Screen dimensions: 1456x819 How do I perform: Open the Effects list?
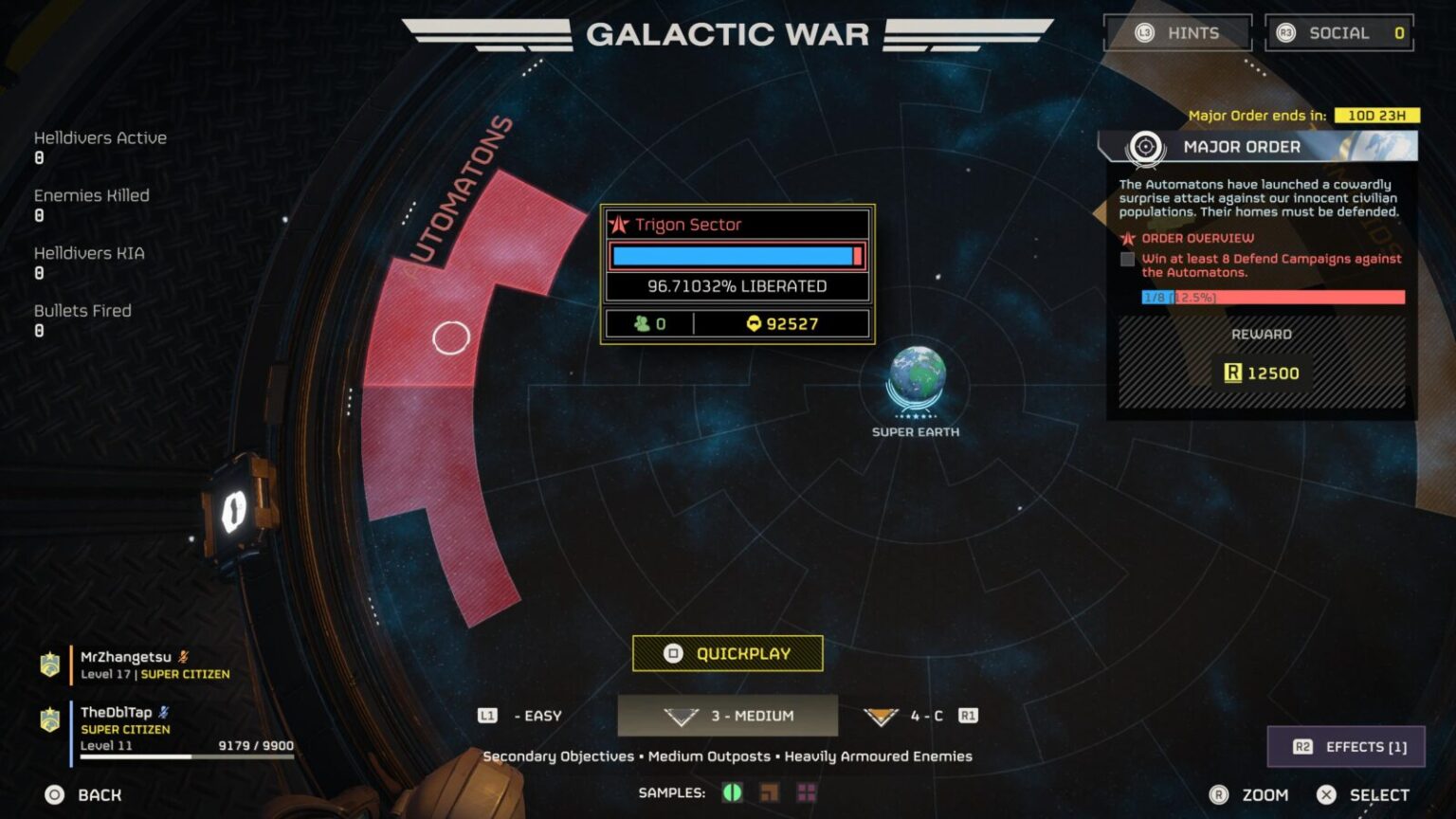click(x=1346, y=747)
